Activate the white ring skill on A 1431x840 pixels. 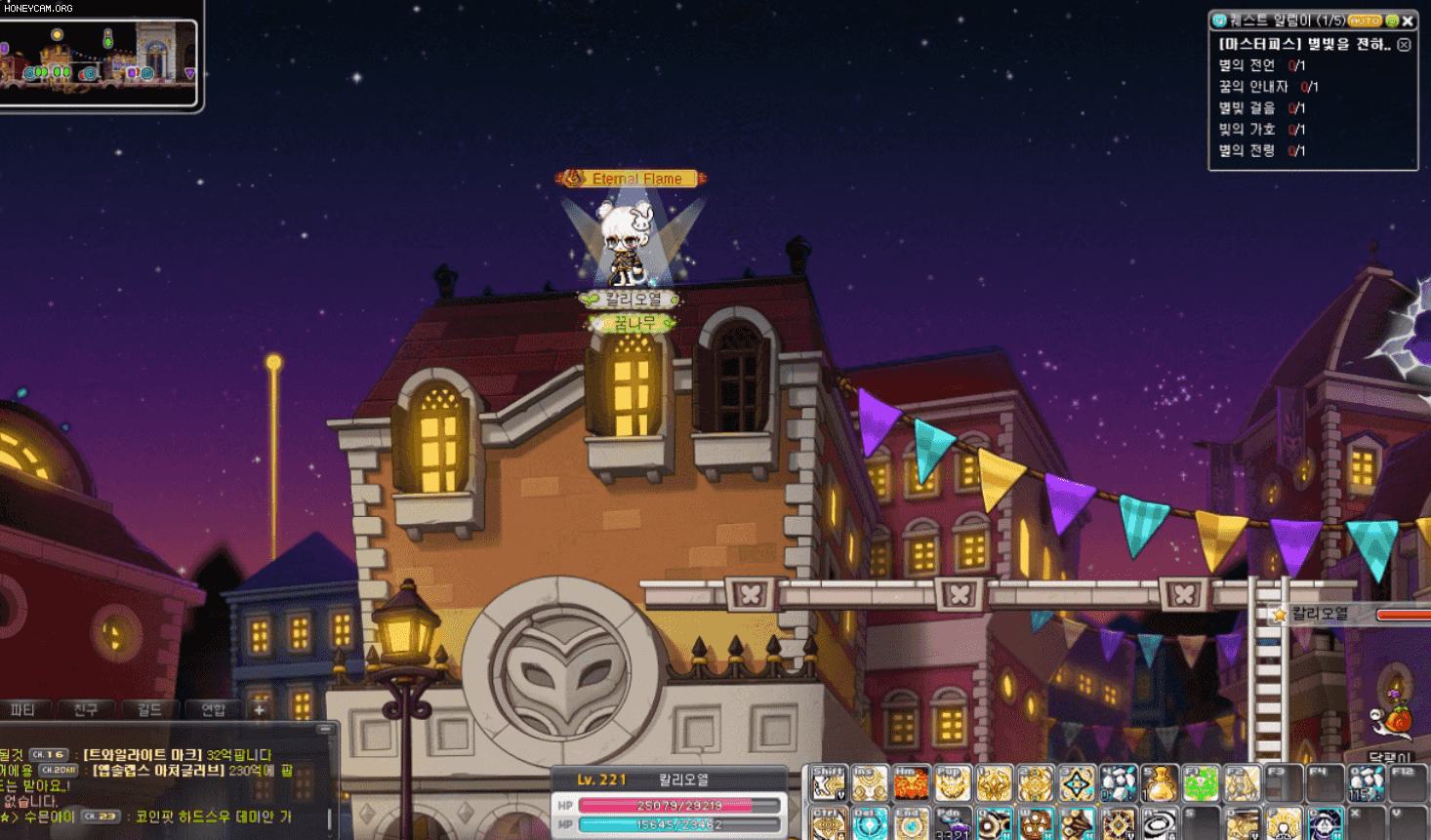click(1160, 823)
